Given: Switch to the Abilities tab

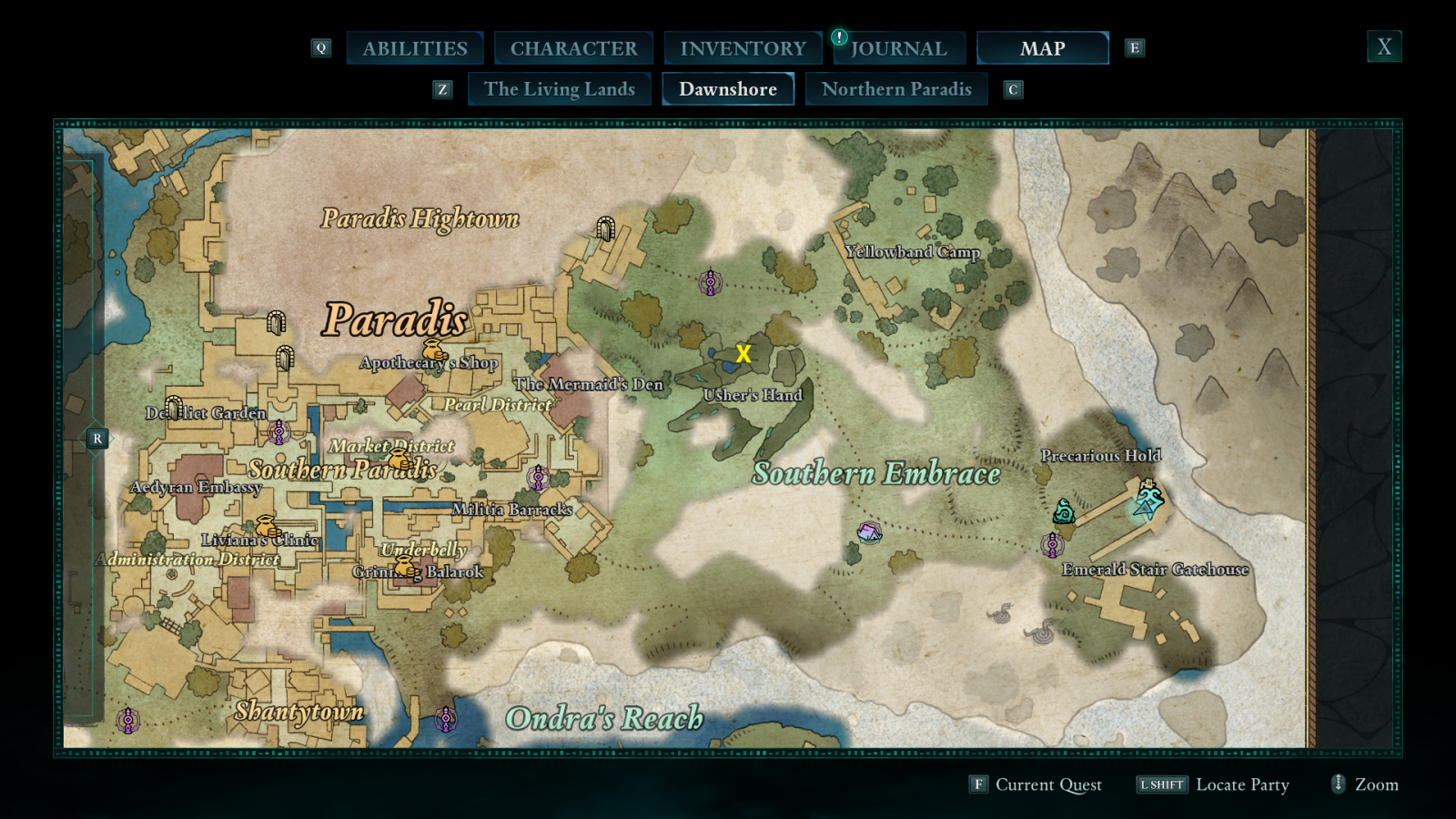Looking at the screenshot, I should (x=415, y=48).
